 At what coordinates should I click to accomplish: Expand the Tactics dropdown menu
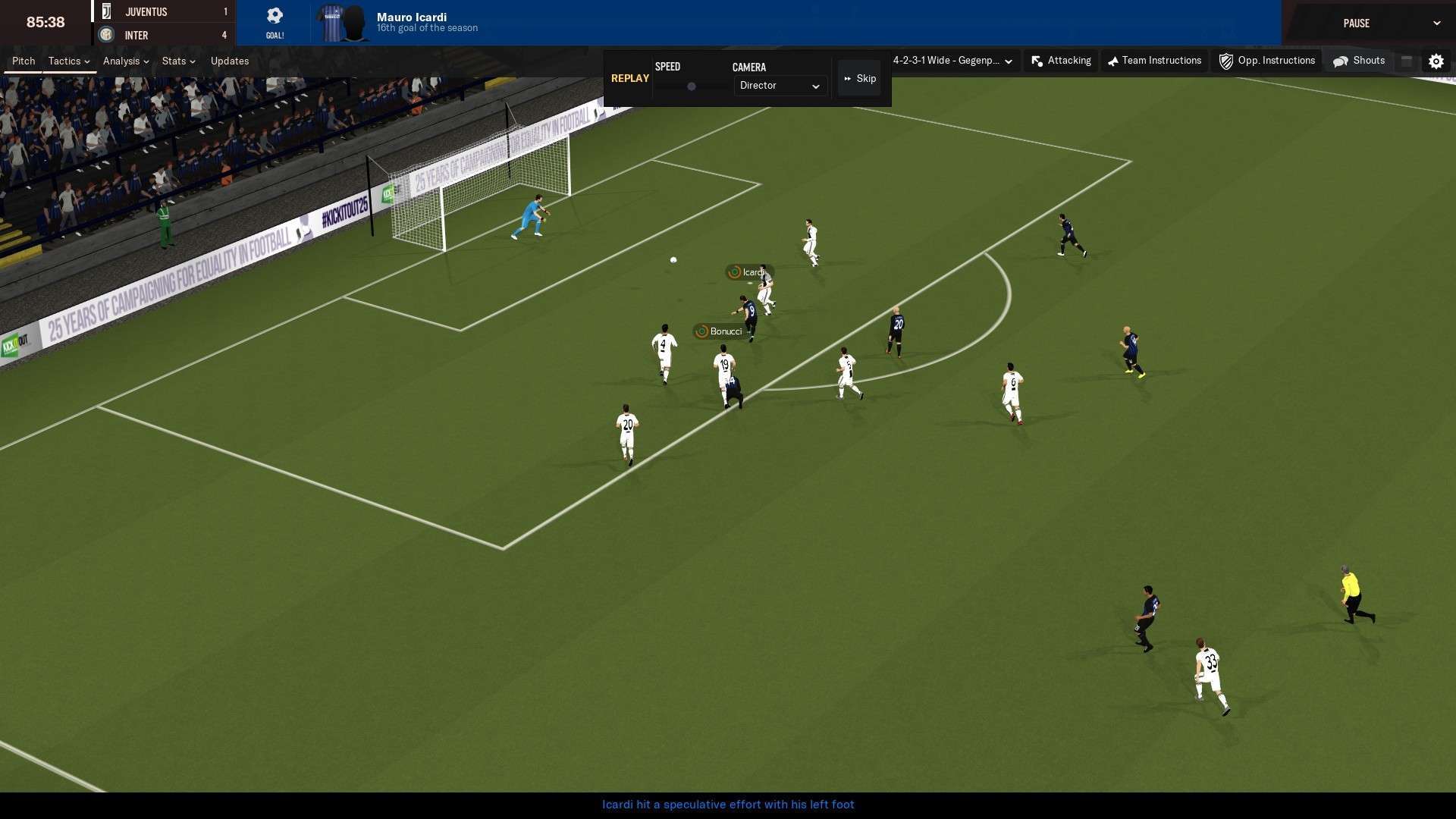pos(69,61)
